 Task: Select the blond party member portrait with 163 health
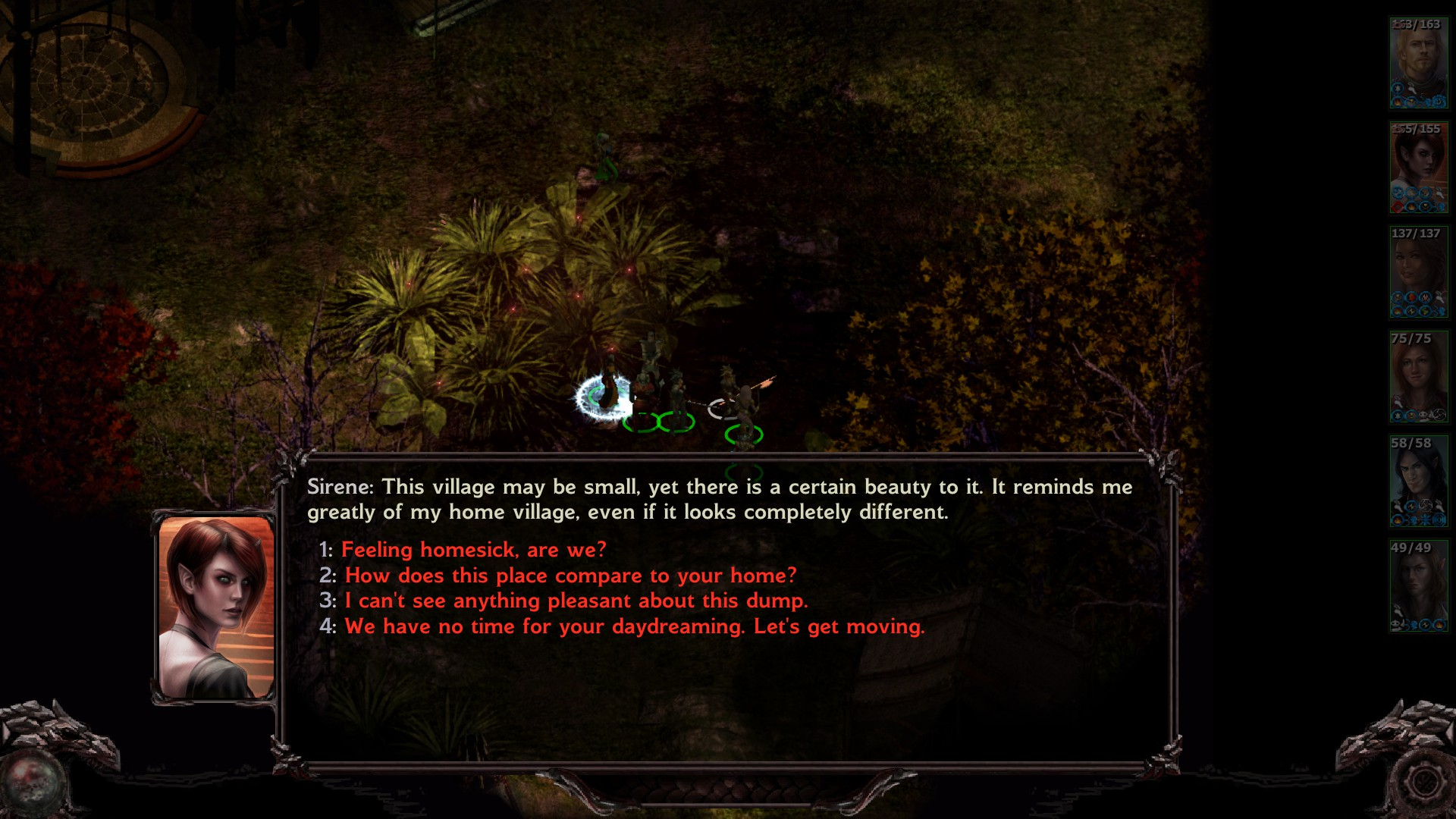pos(1417,63)
